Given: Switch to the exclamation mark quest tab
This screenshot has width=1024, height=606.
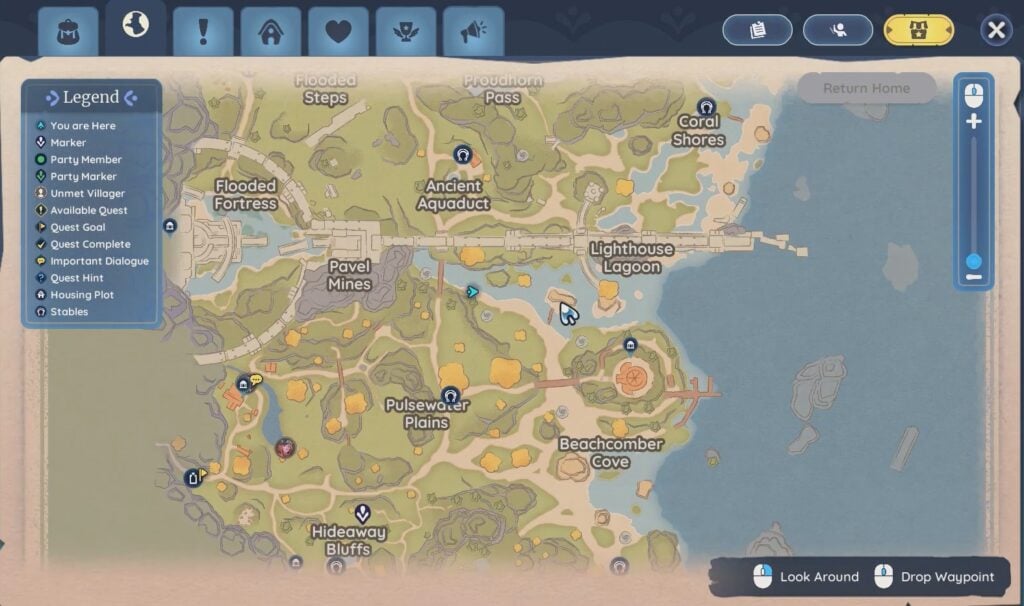Looking at the screenshot, I should click(x=203, y=31).
